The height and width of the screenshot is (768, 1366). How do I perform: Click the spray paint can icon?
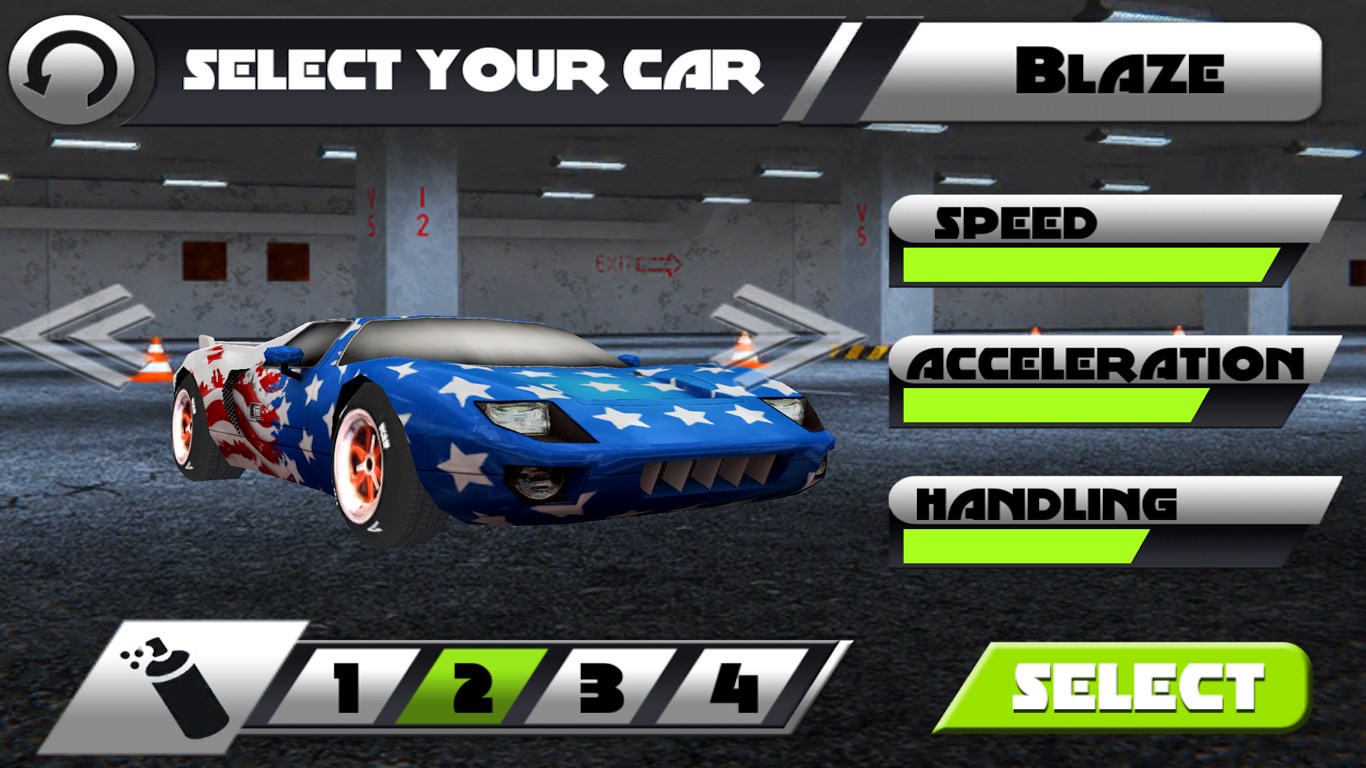180,686
